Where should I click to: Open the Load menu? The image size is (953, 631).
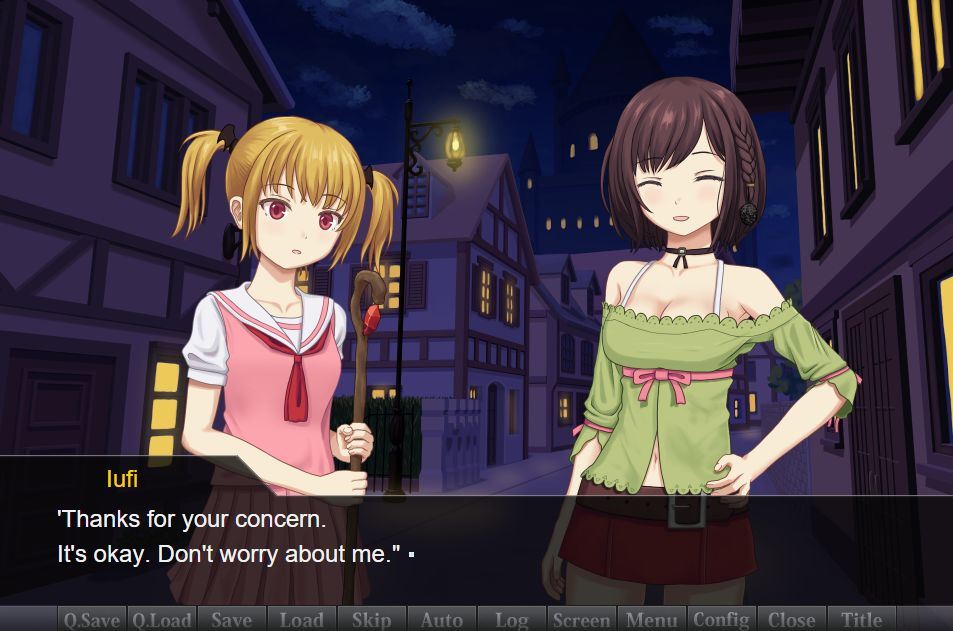pyautogui.click(x=301, y=619)
